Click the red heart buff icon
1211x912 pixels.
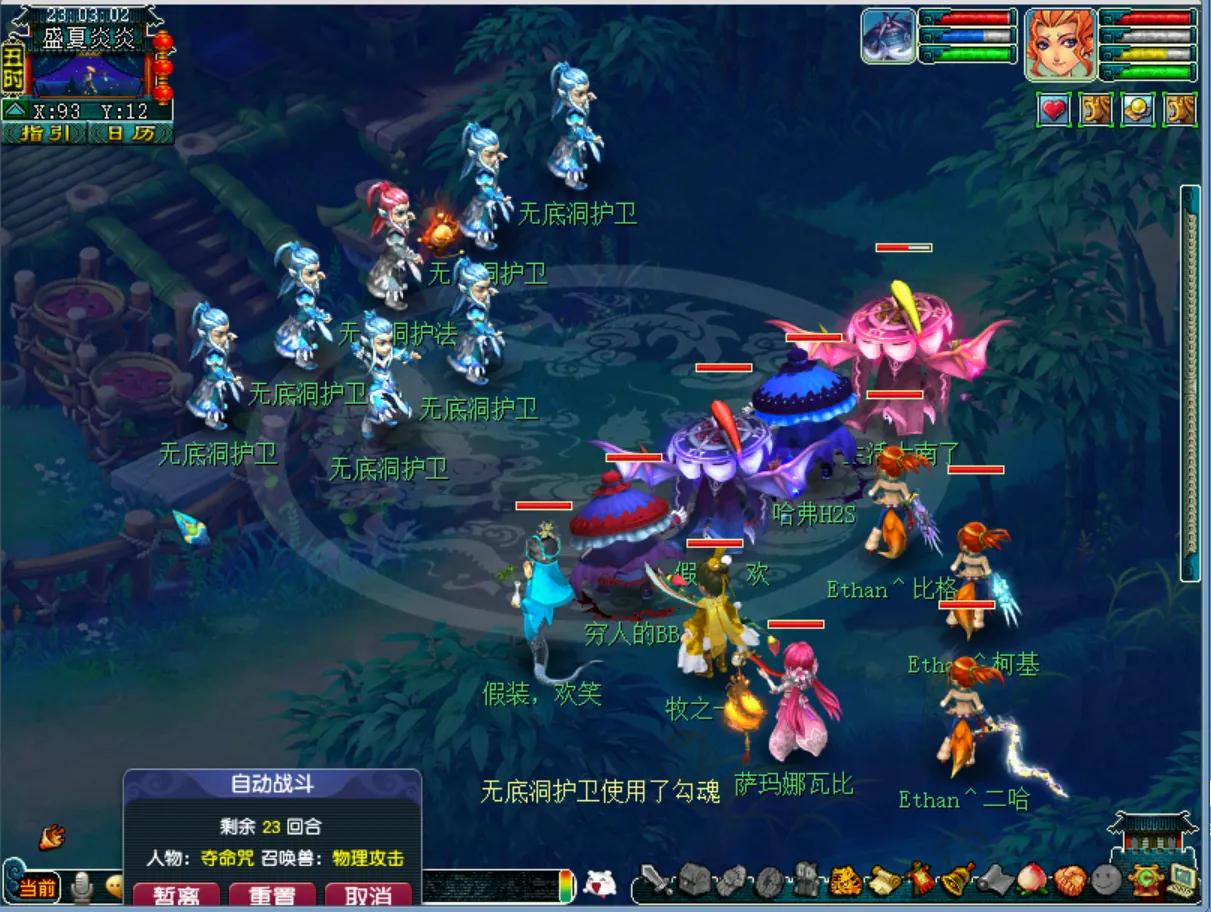click(1053, 109)
